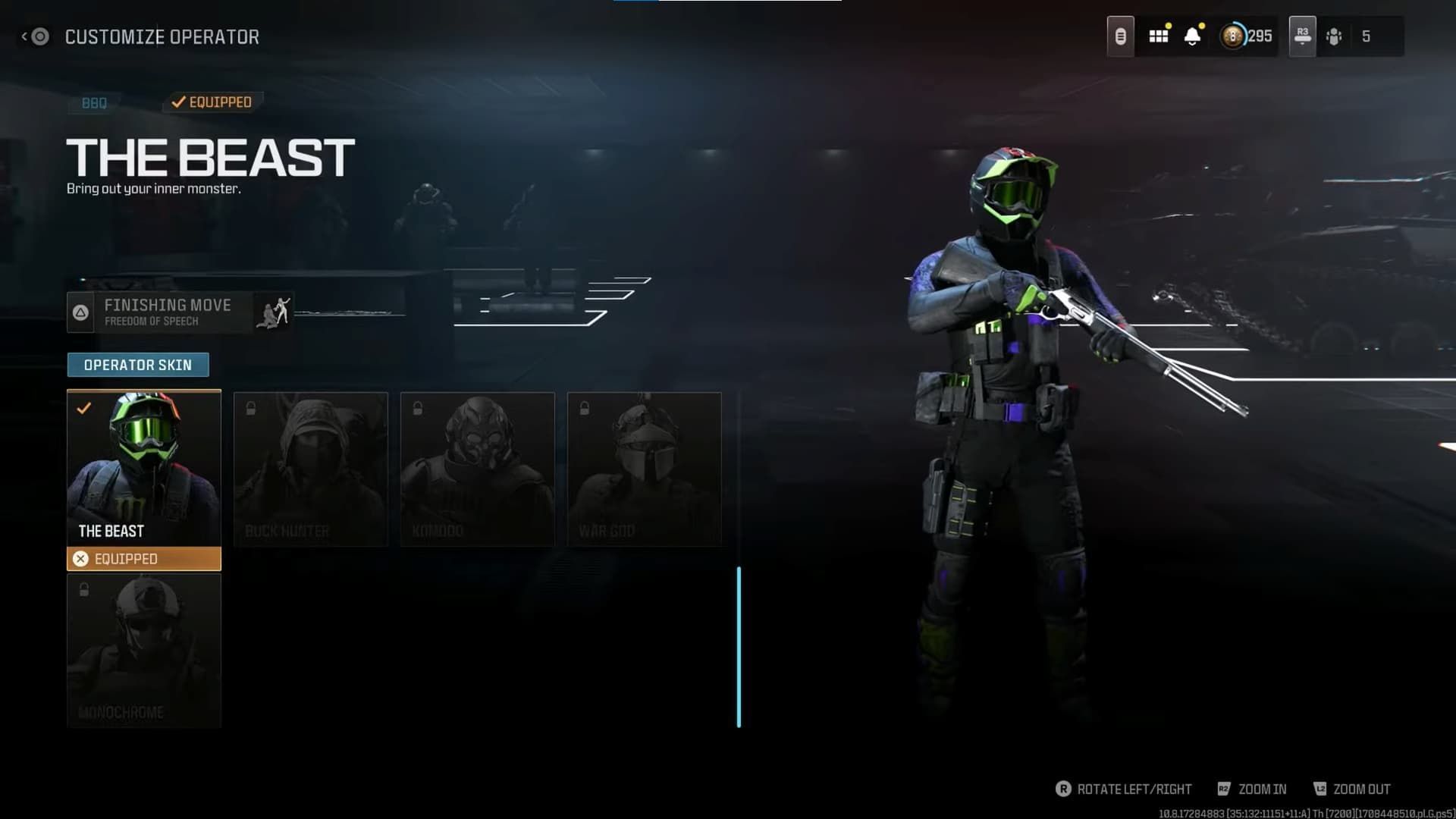The image size is (1456, 819).
Task: Click the back arrow to exit Customize Operator
Action: coord(36,36)
